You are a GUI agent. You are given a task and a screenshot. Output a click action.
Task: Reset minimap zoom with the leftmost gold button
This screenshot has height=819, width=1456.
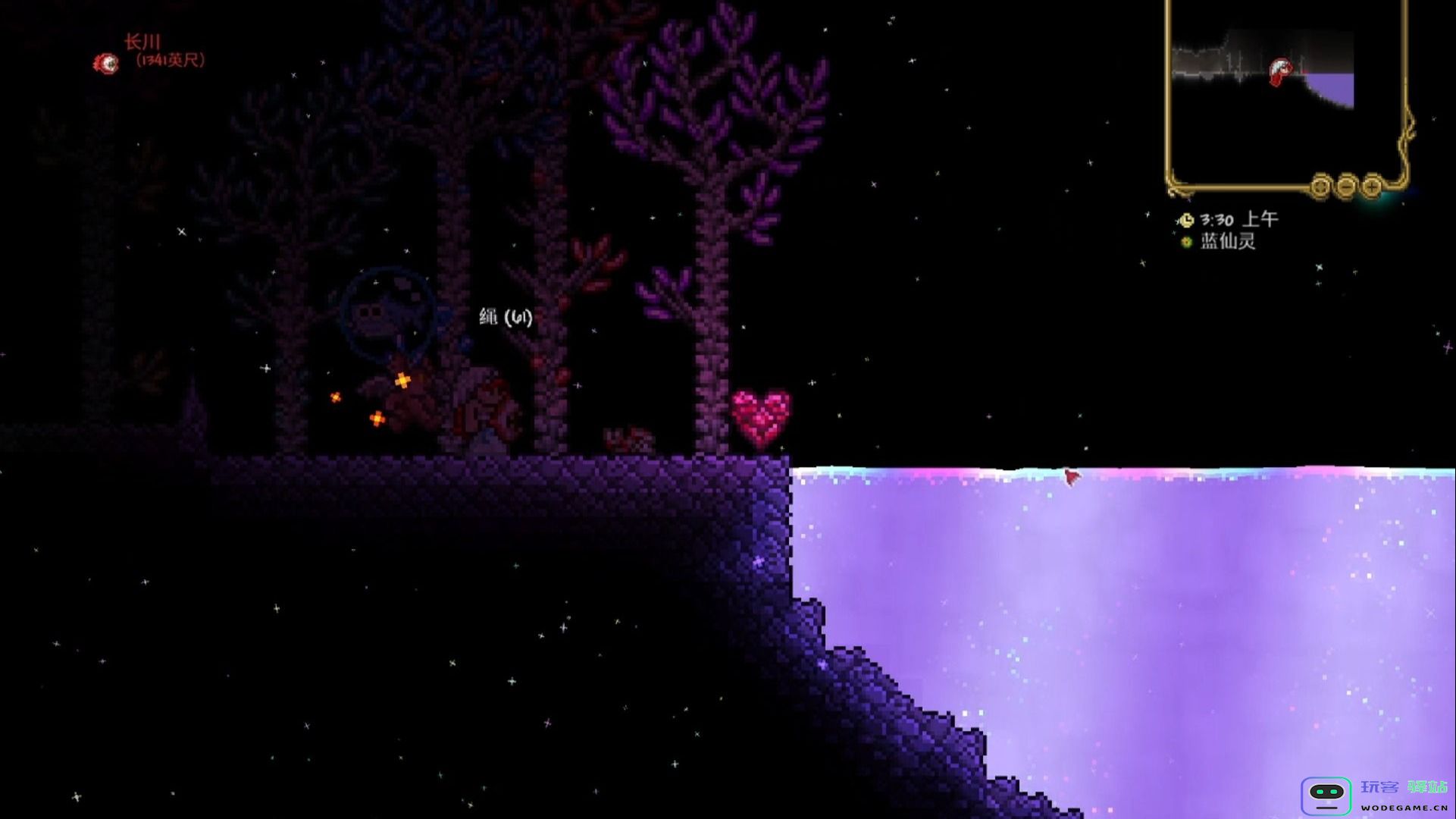pos(1321,186)
